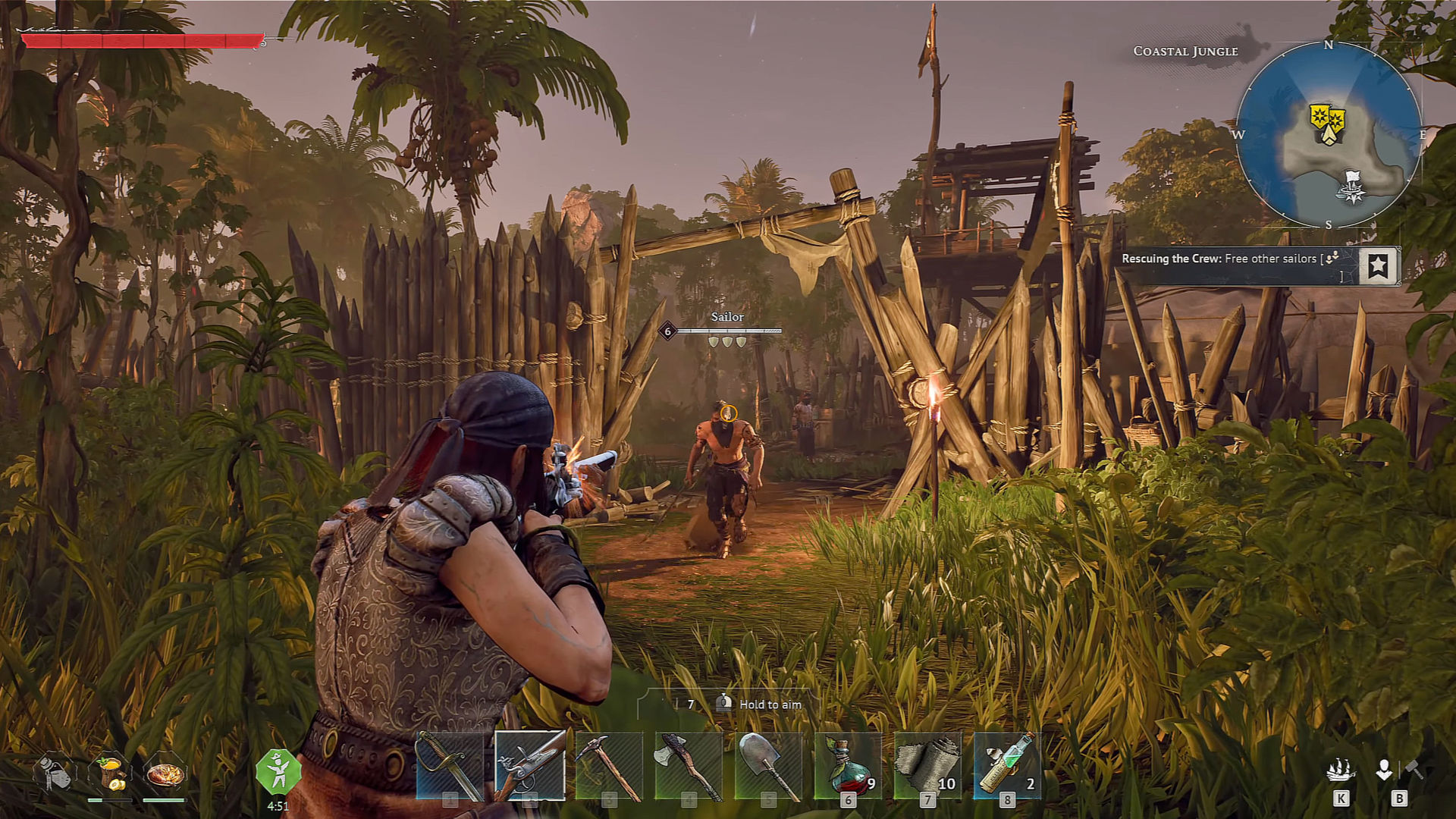Use the red health potion slot

point(848,766)
